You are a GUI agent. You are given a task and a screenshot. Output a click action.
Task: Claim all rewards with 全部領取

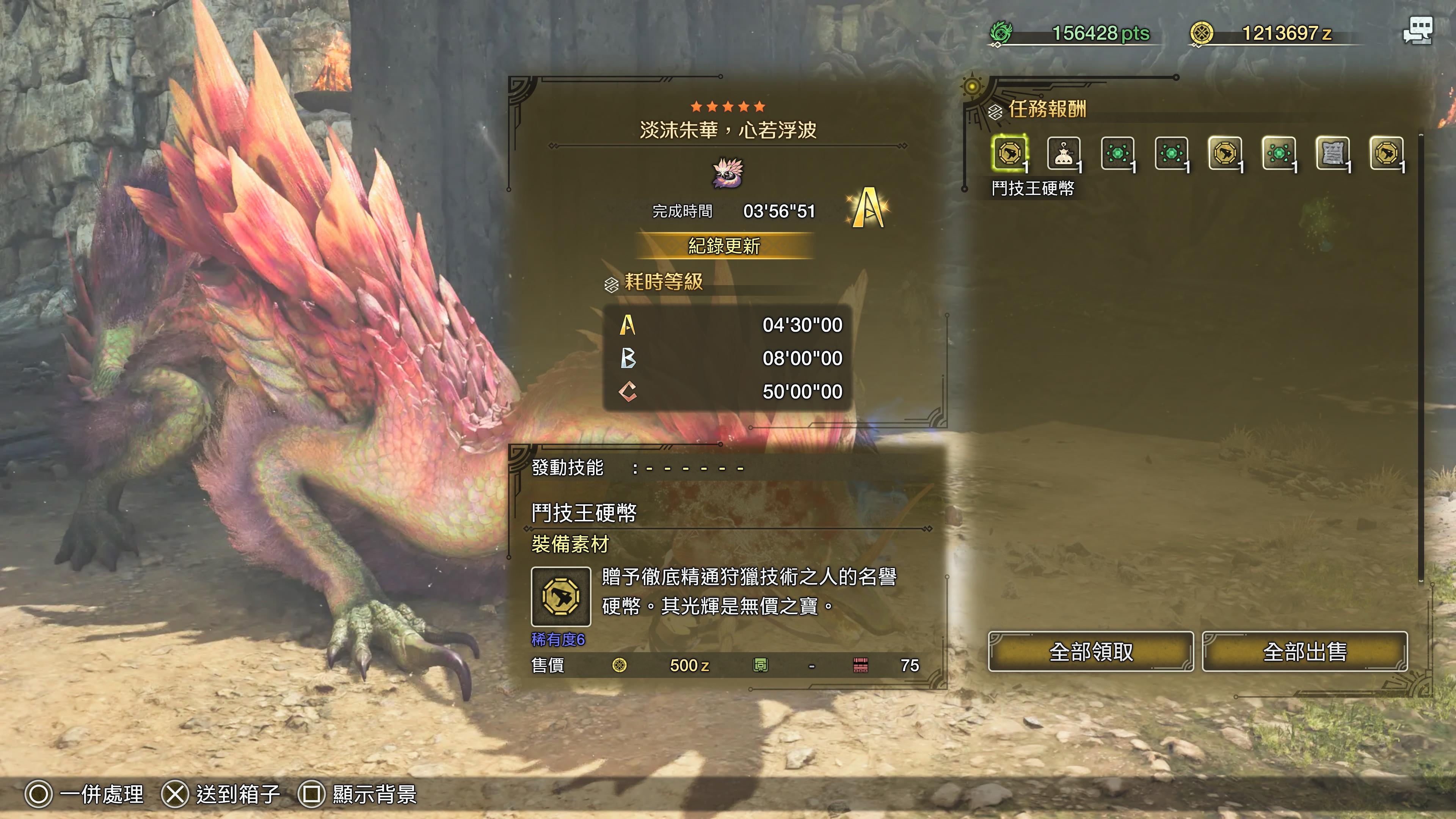click(1090, 652)
